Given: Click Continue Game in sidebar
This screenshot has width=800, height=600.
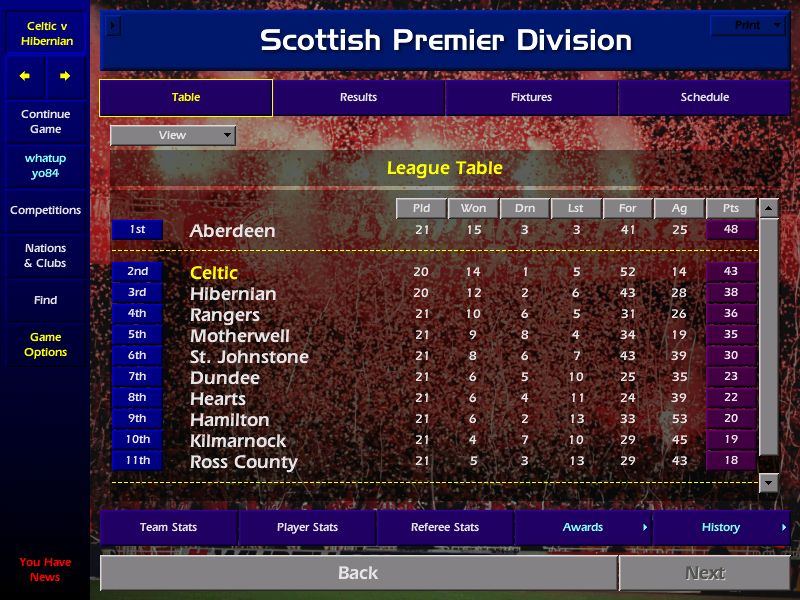Looking at the screenshot, I should tap(45, 121).
